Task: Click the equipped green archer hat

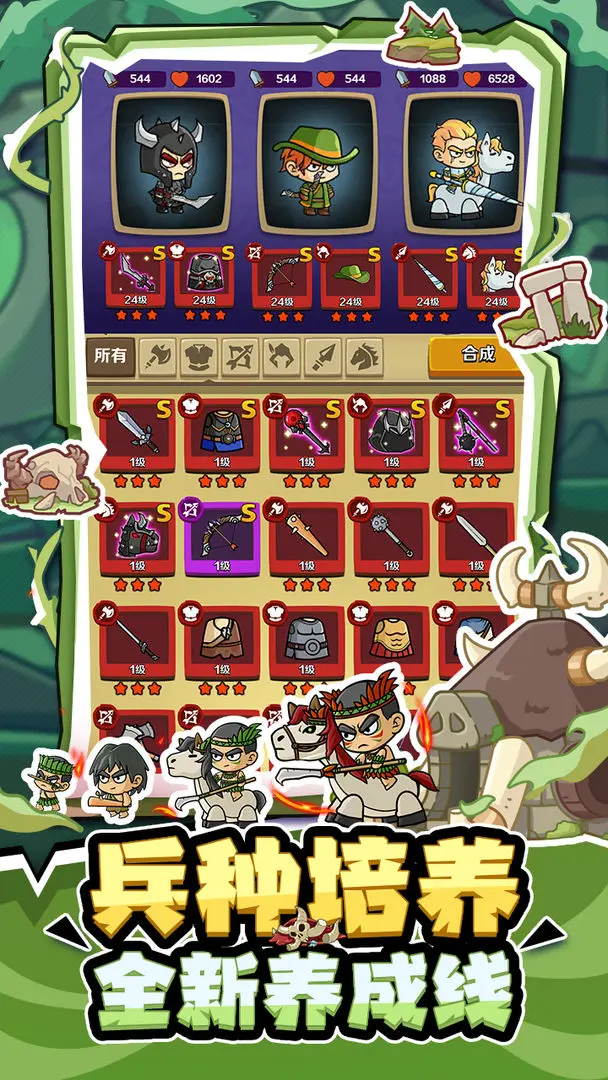Action: 350,277
